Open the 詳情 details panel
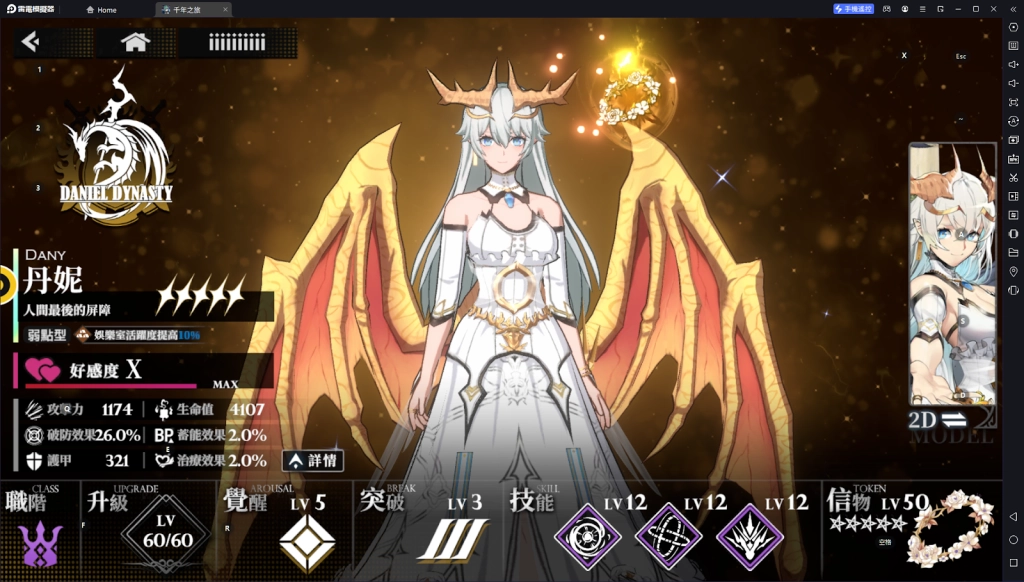The height and width of the screenshot is (582, 1024). [313, 461]
